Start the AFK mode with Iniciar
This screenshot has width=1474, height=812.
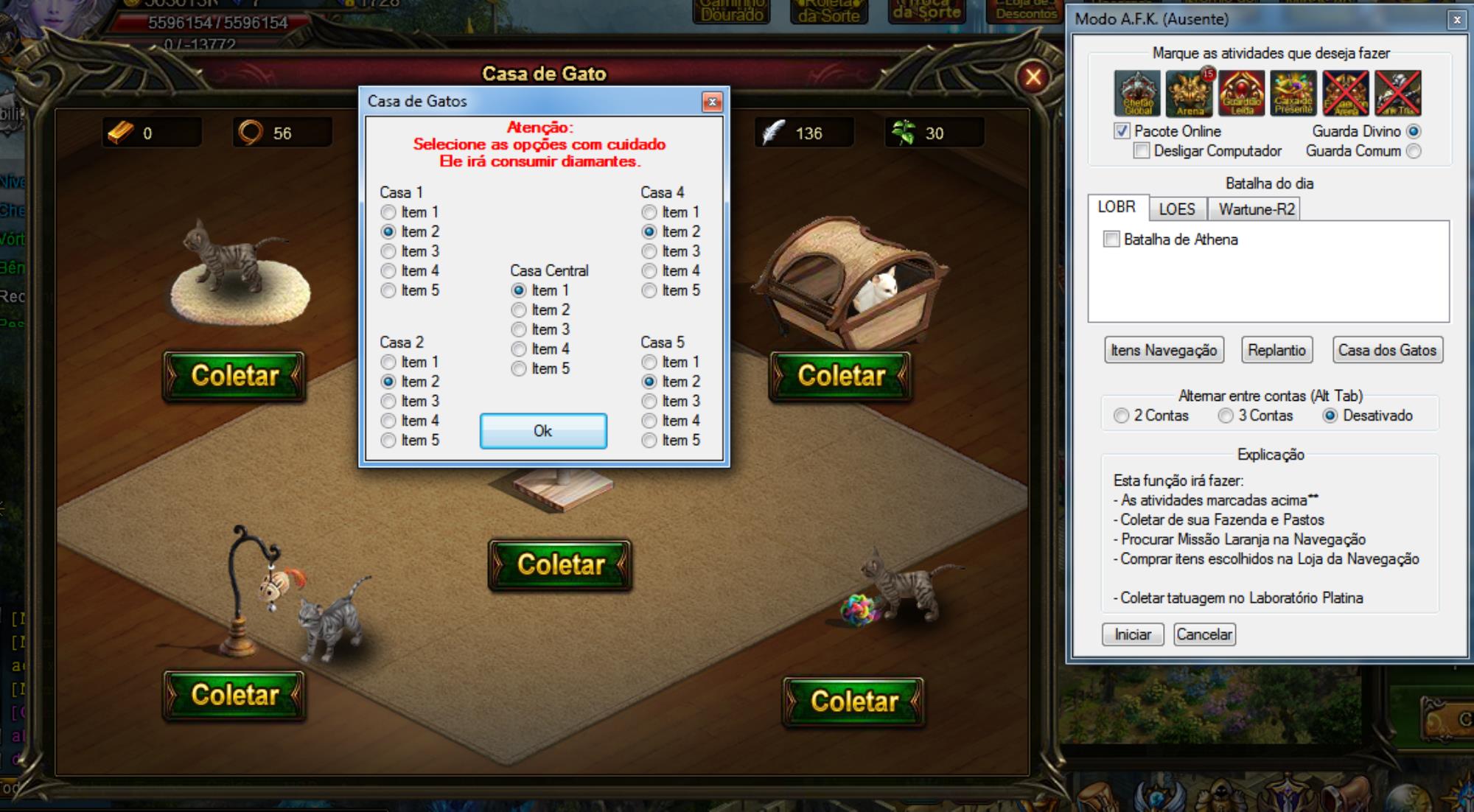[x=1132, y=634]
